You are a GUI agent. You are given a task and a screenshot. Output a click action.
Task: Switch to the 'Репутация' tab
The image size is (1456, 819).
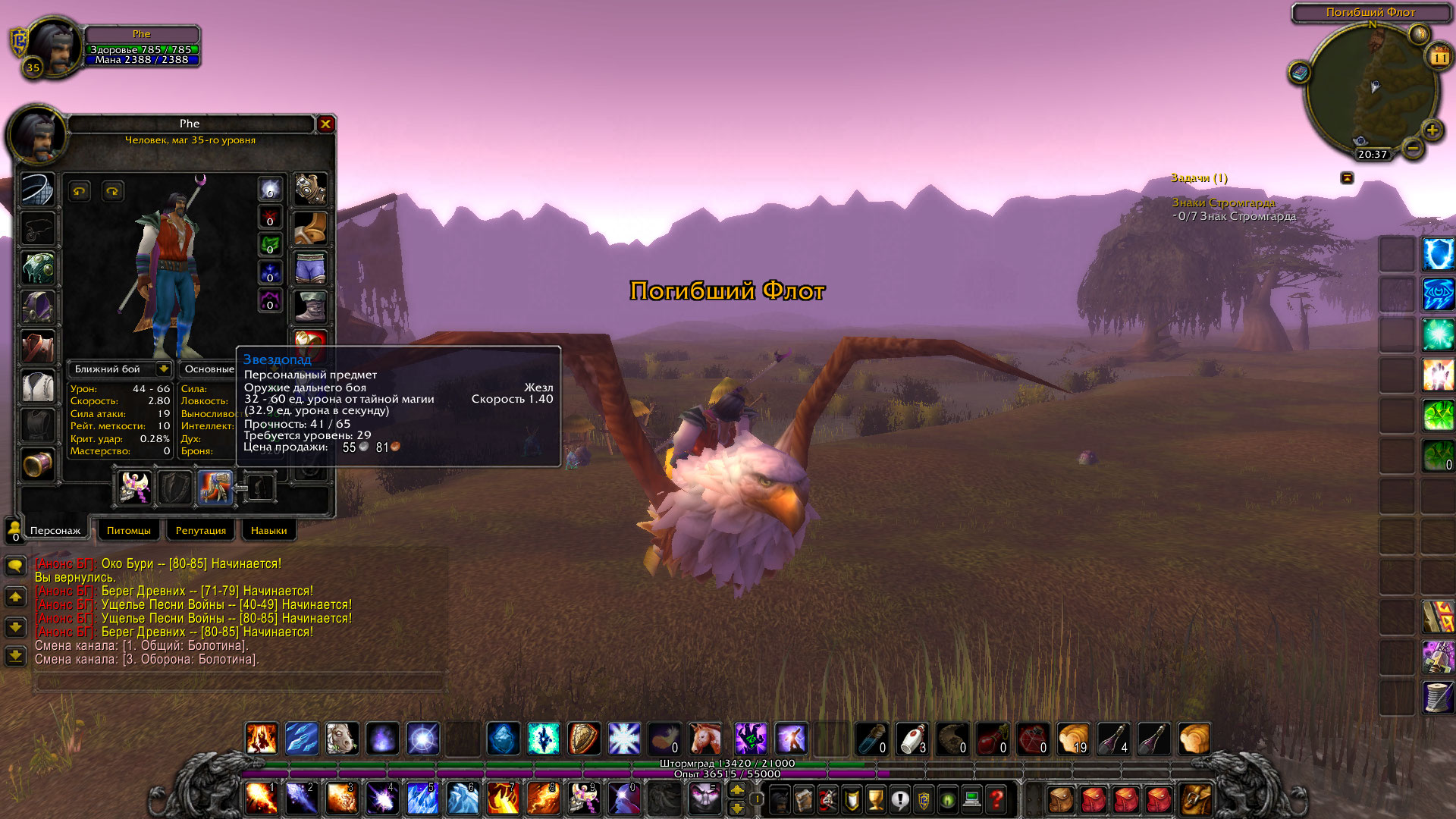[x=200, y=530]
